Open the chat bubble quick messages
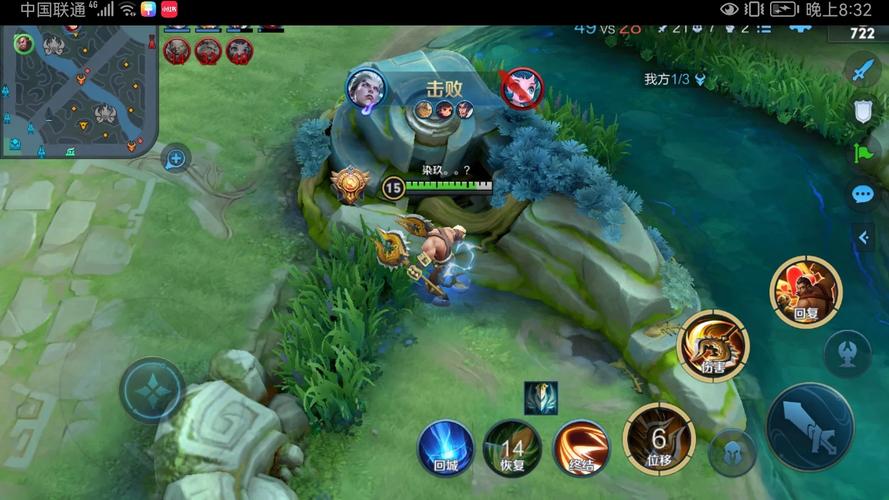The image size is (889, 500). (x=862, y=194)
